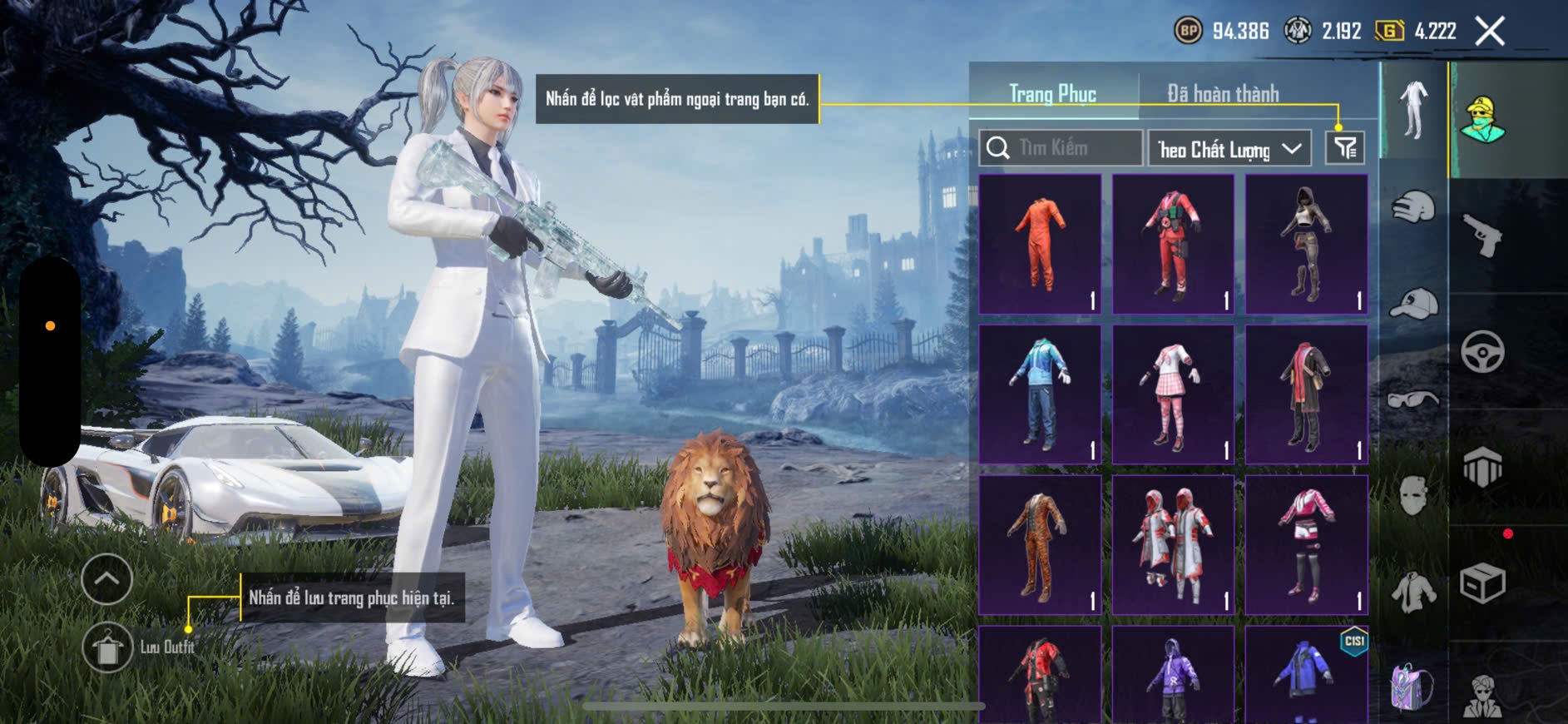Select the orange jumpsuit outfit

(x=1040, y=244)
